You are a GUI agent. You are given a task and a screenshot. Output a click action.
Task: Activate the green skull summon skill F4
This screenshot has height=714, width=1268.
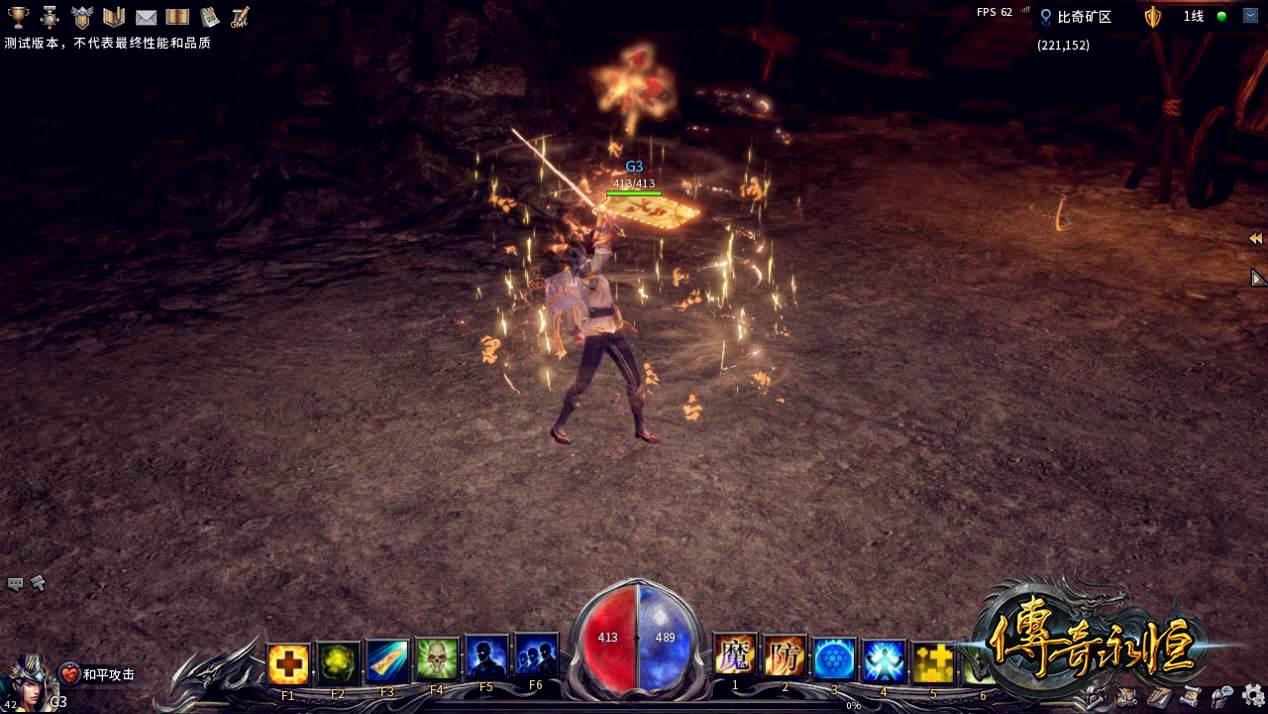(437, 660)
